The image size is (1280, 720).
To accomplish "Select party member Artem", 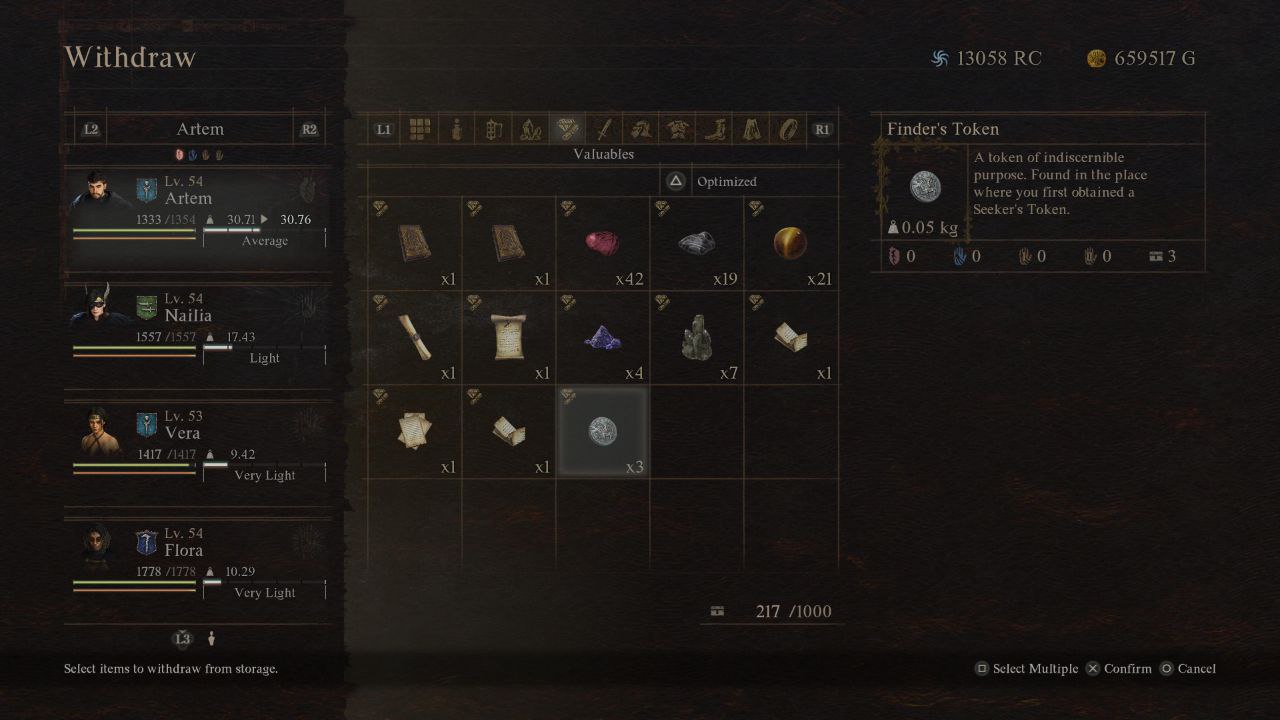I will [198, 208].
